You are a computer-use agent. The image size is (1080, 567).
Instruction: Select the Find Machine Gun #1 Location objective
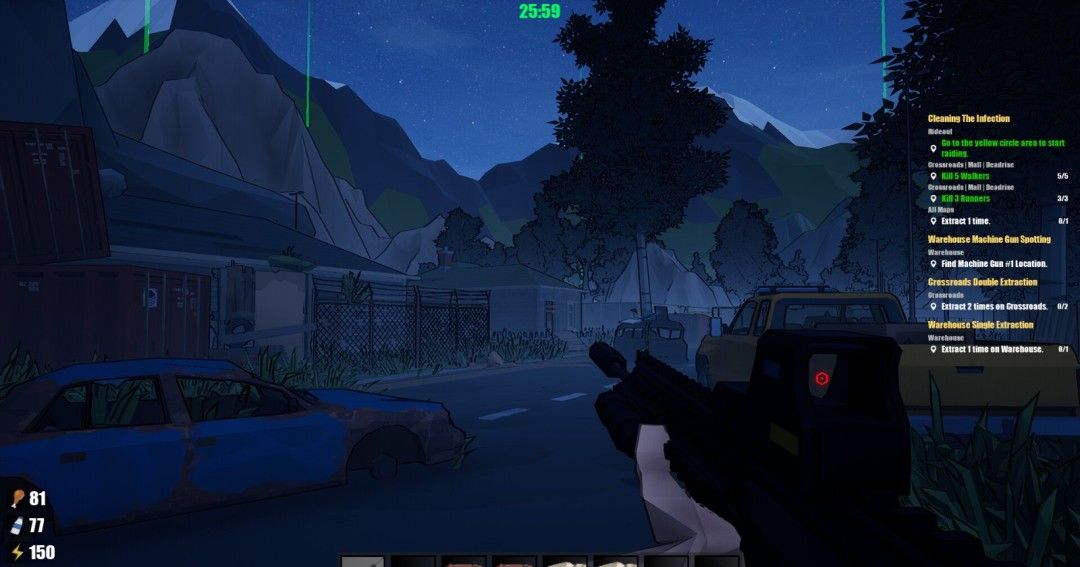[994, 264]
